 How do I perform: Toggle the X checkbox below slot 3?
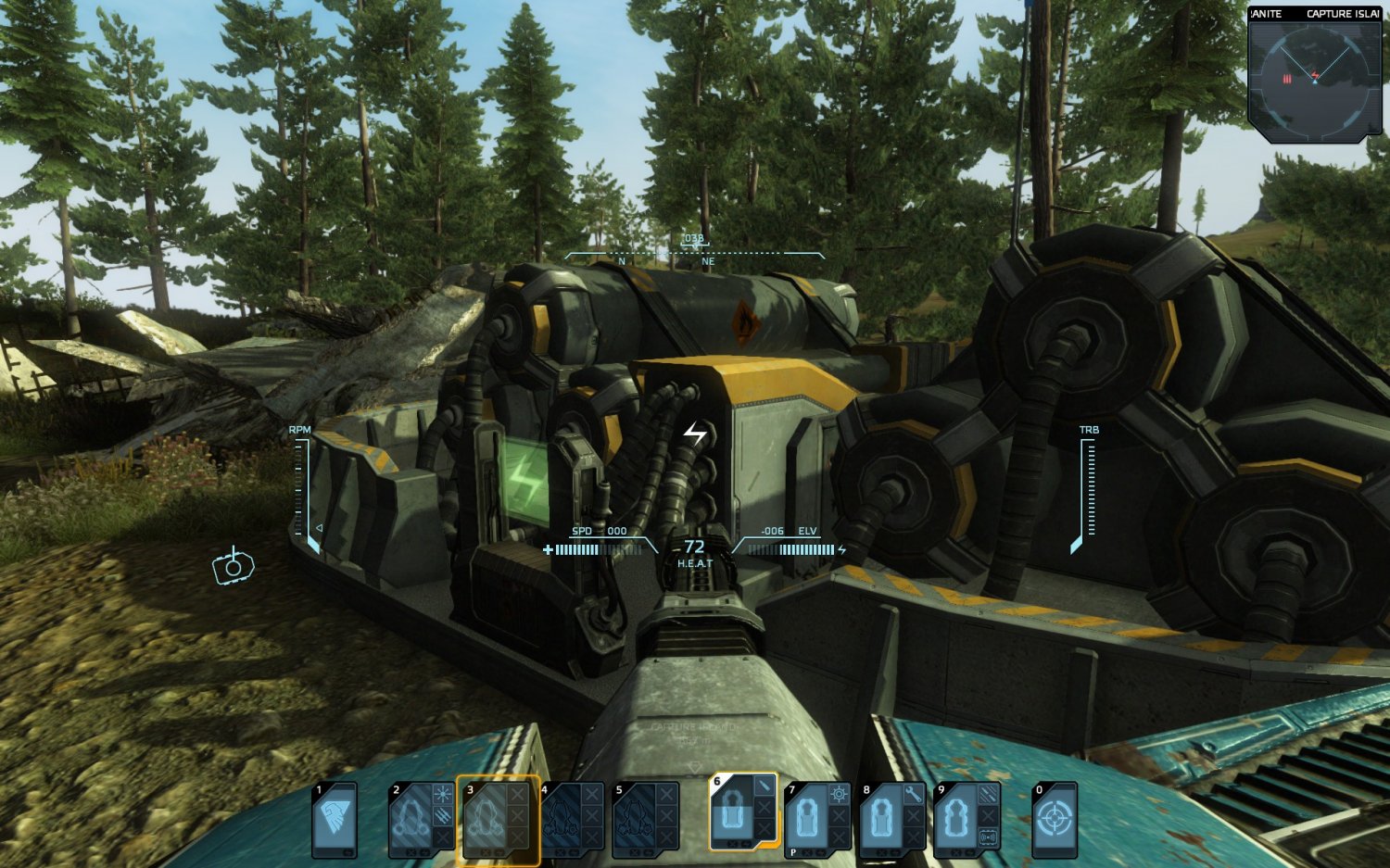pyautogui.click(x=486, y=852)
